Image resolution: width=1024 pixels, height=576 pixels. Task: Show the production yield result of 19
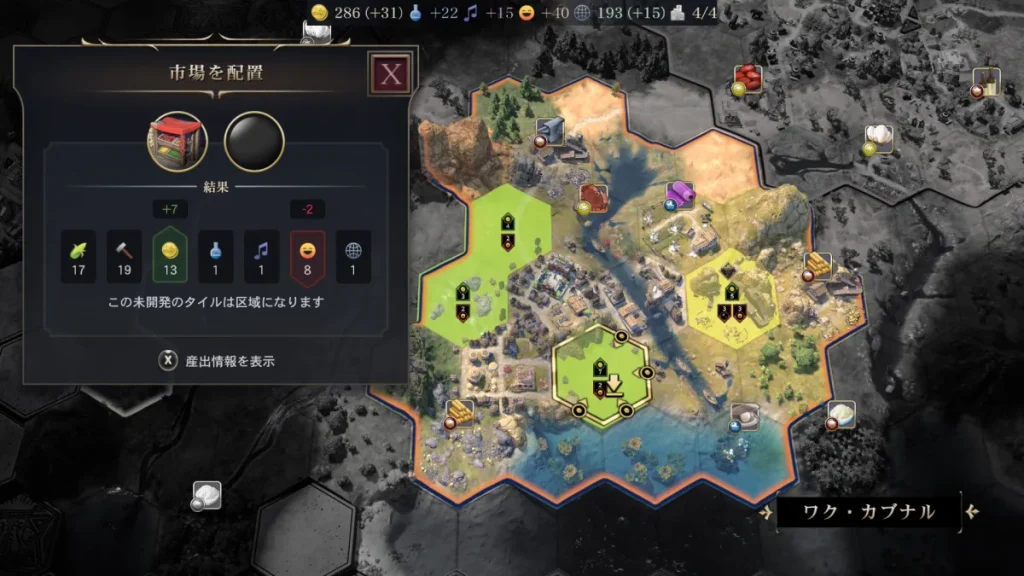123,256
